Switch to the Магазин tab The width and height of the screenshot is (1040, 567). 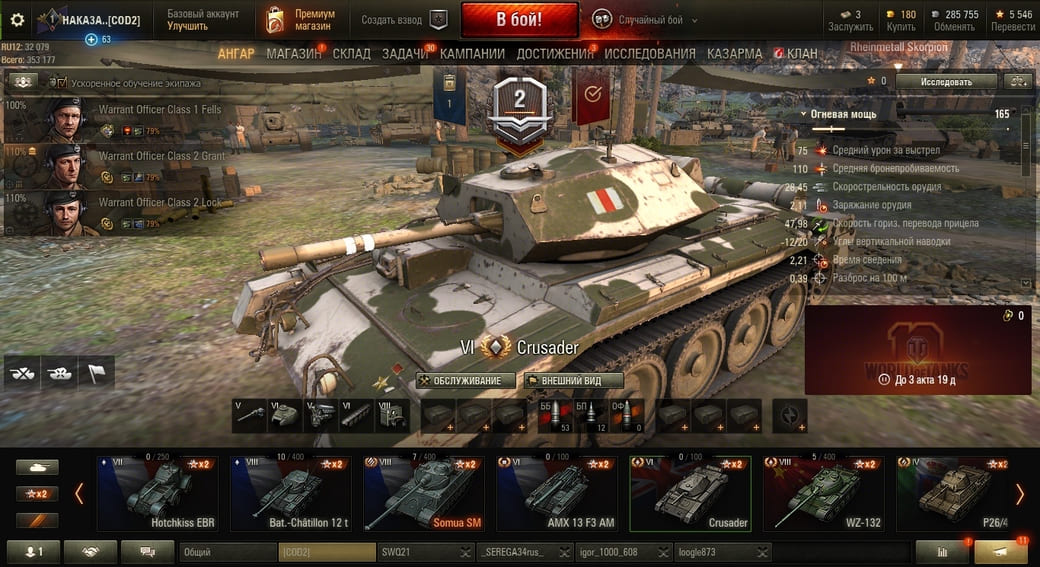pos(293,53)
